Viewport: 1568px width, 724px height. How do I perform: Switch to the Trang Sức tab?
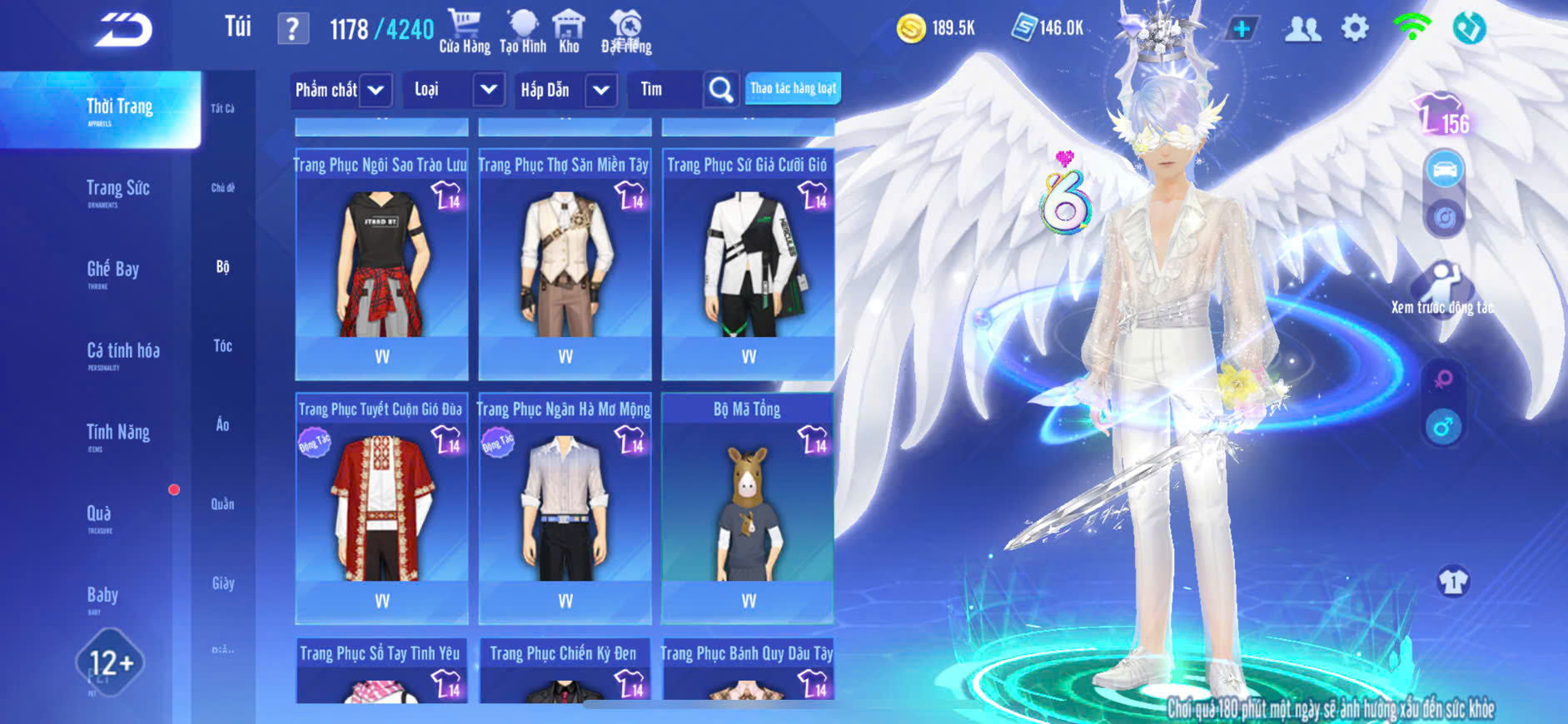pyautogui.click(x=117, y=191)
